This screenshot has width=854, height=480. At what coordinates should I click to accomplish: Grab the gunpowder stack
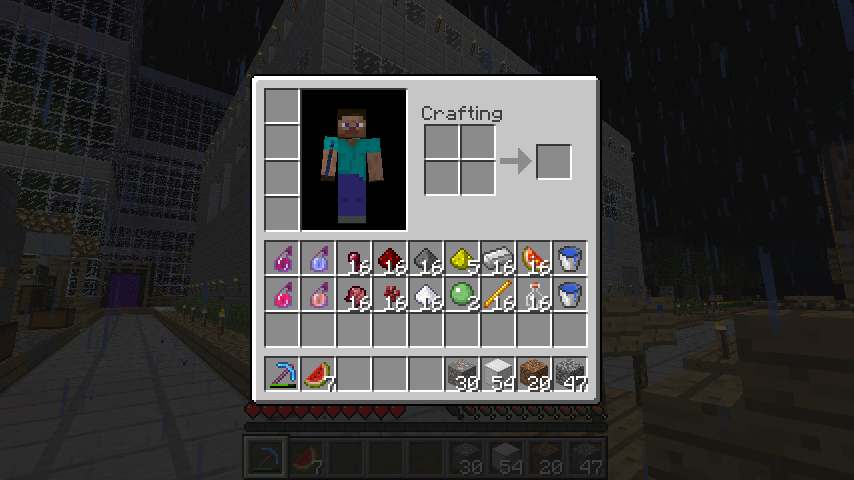point(427,259)
